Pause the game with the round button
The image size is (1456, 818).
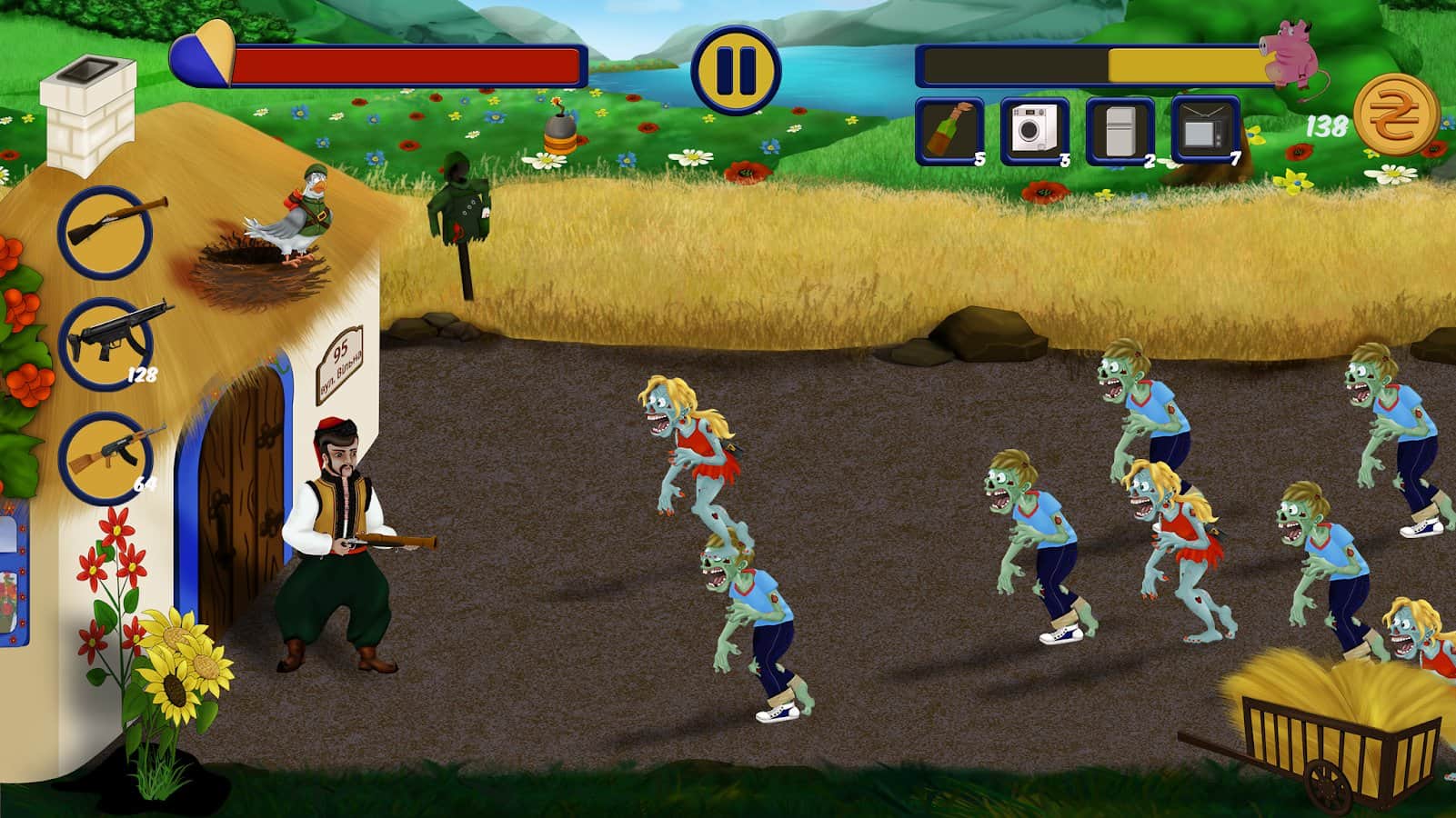[736, 69]
